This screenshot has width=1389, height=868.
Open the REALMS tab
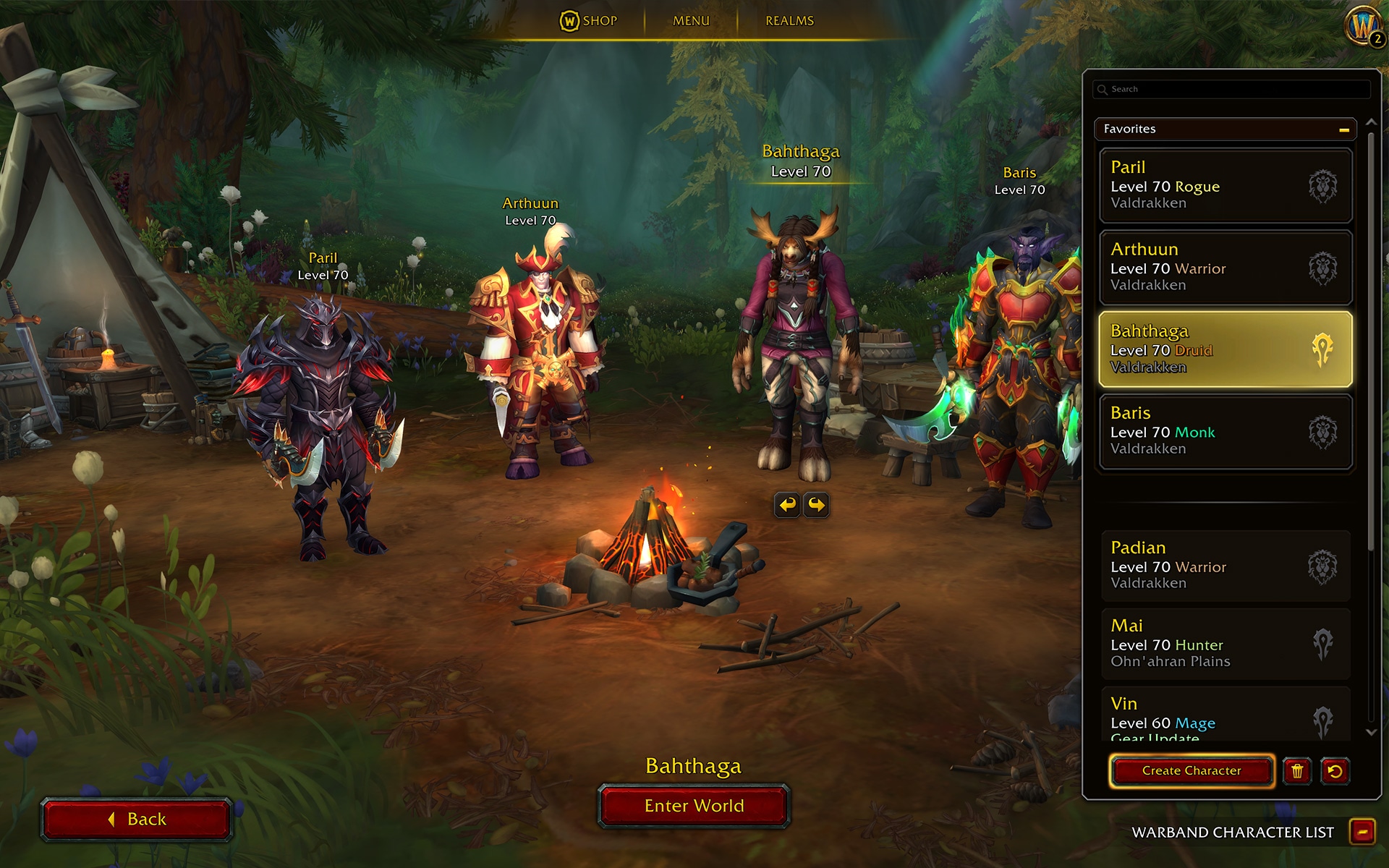(789, 21)
